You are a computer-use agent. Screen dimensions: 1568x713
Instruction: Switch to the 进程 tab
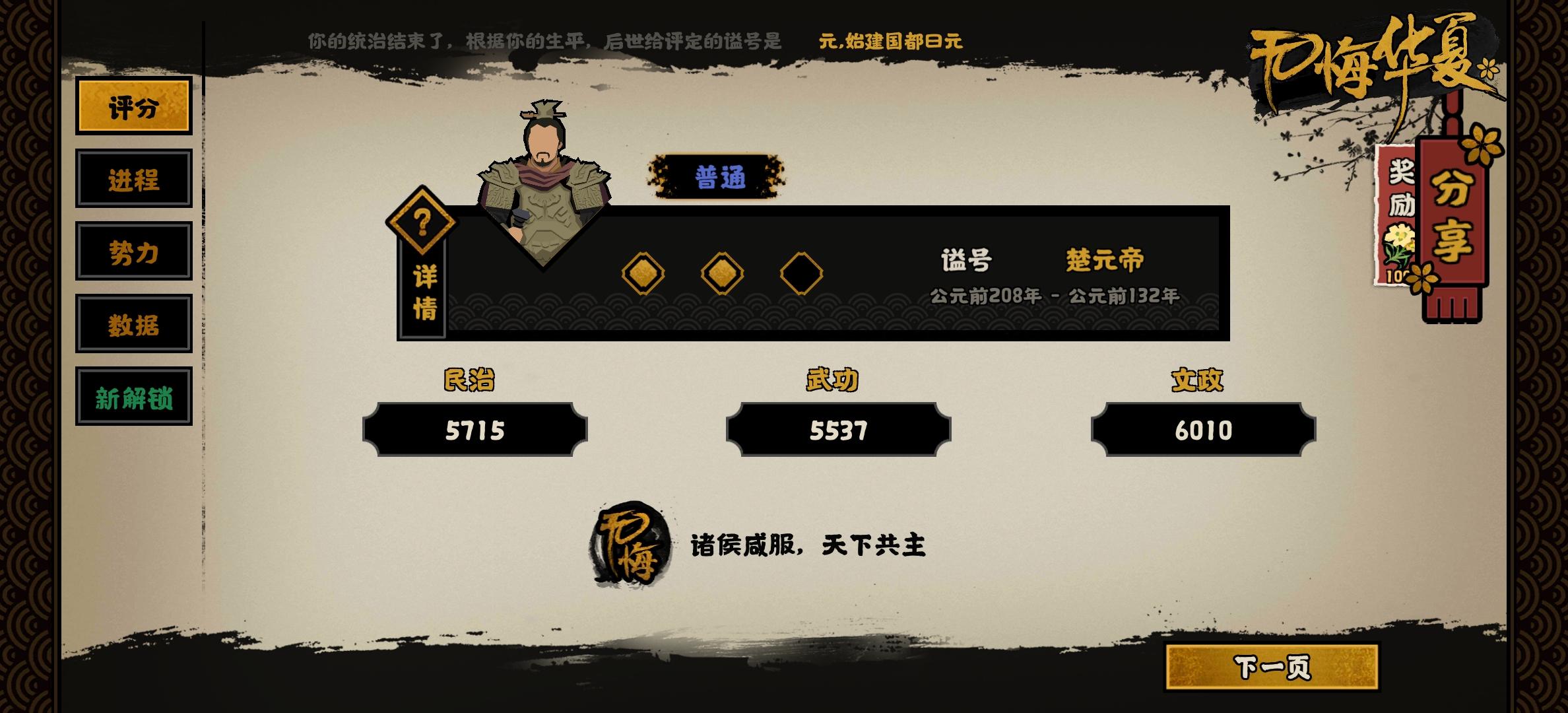(133, 178)
